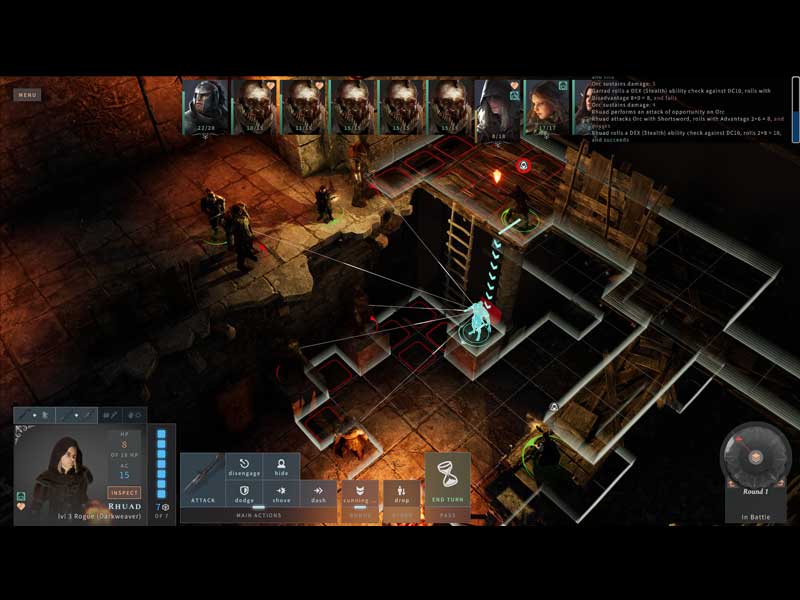Select the red-haired woman initiative portrait

coord(547,106)
